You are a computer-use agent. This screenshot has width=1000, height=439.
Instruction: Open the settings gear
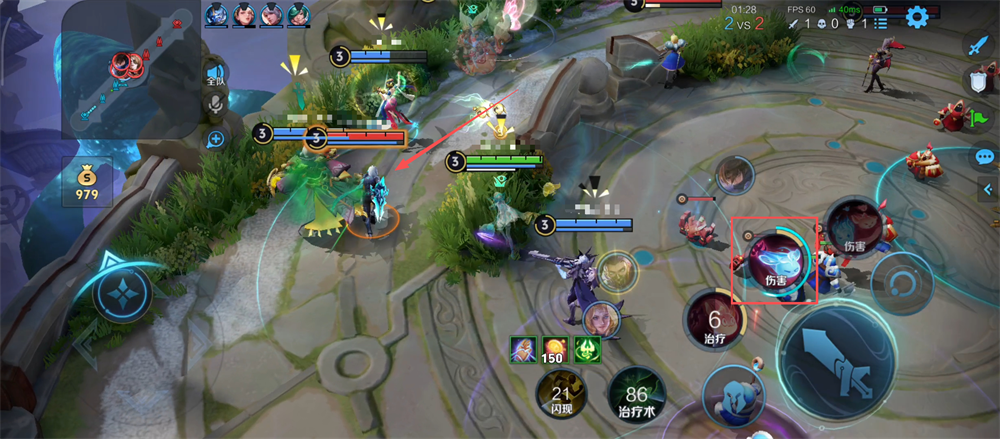(917, 16)
